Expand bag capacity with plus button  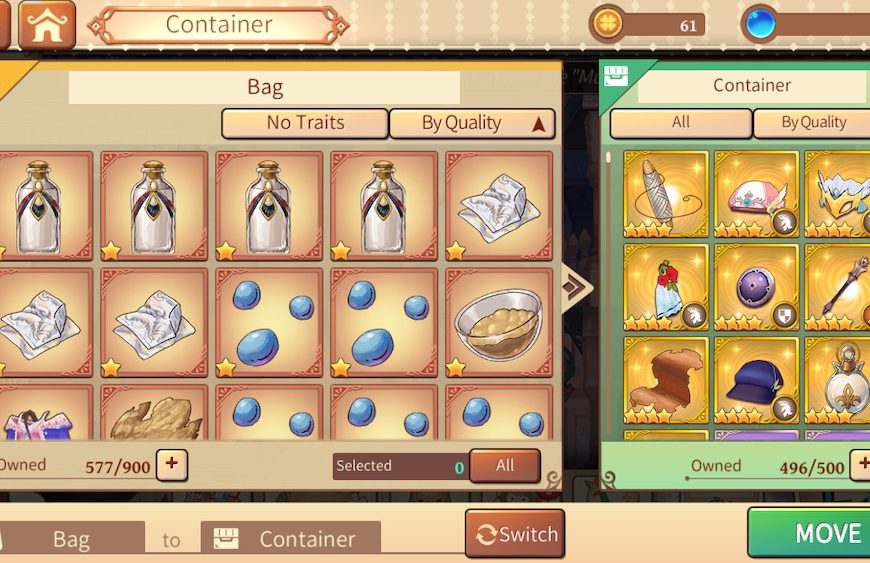(172, 464)
